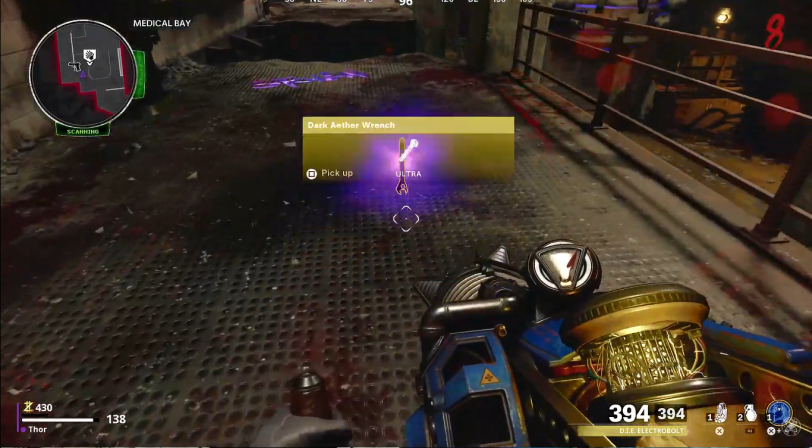
Task: Select the tactical equipment icon
Action: [720, 413]
